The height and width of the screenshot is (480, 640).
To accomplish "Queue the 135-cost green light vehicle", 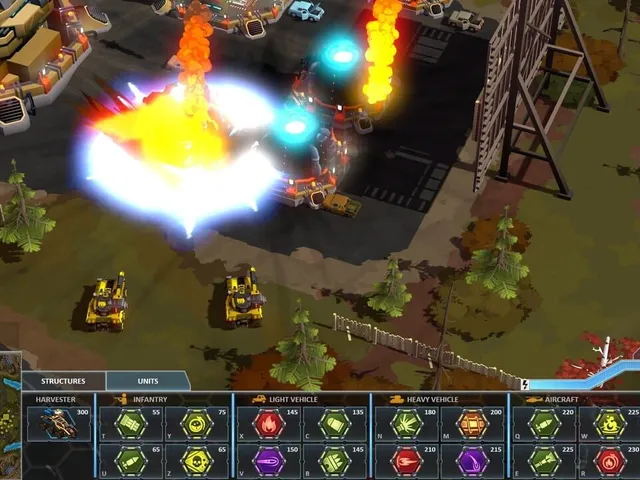I will tap(334, 424).
